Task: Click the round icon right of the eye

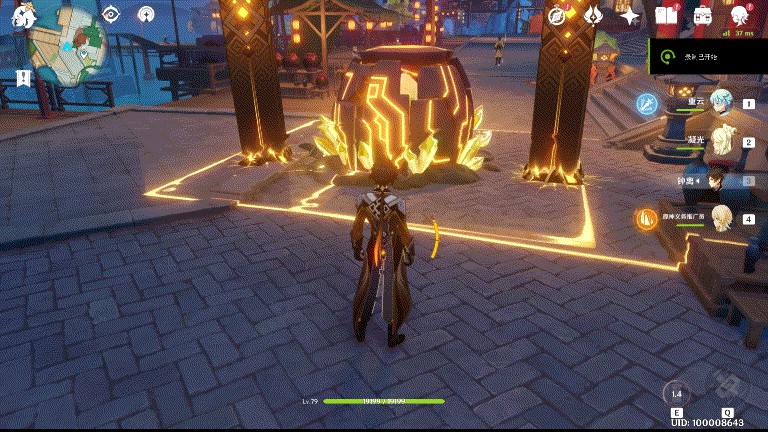Action: click(x=147, y=14)
